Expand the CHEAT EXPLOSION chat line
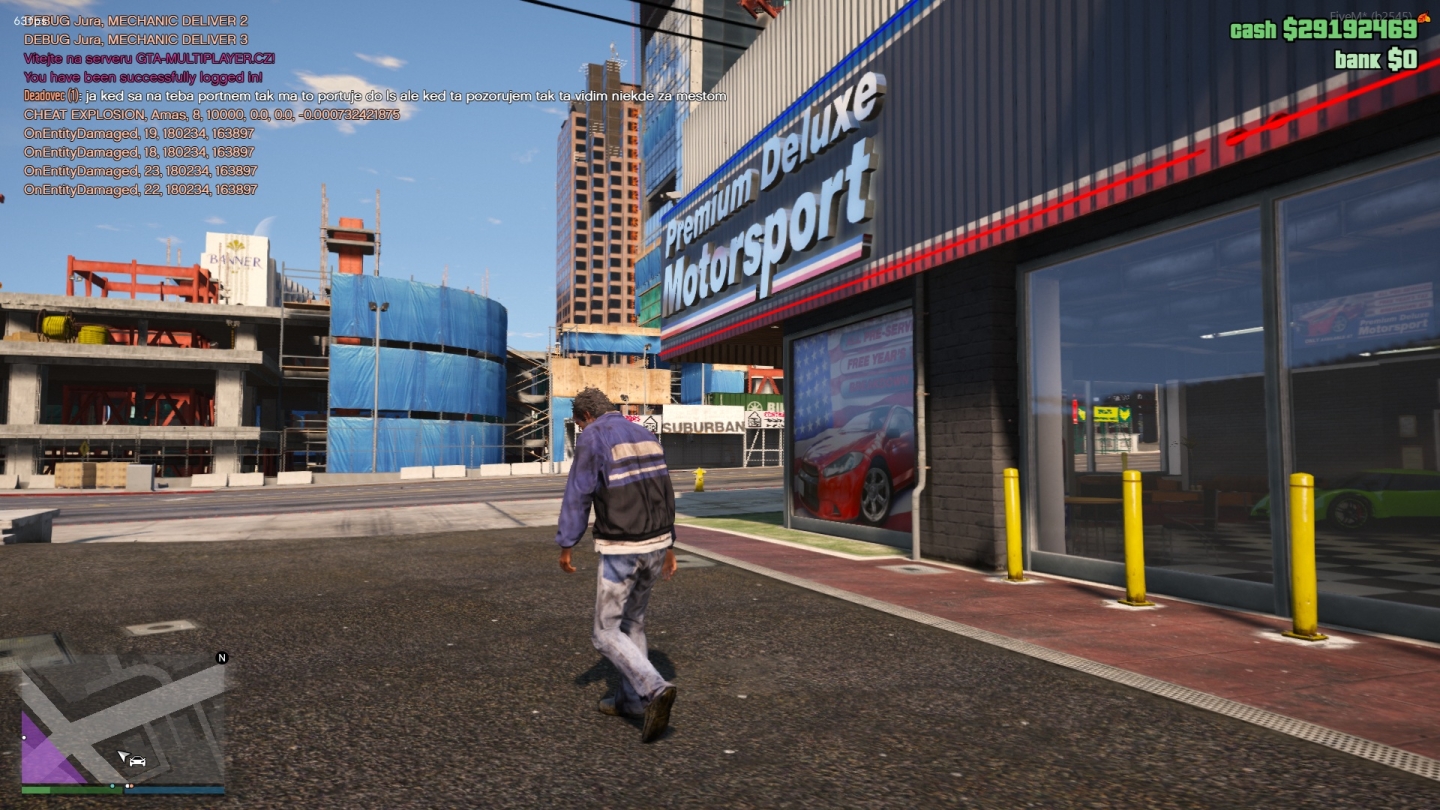The width and height of the screenshot is (1440, 810). tap(210, 115)
